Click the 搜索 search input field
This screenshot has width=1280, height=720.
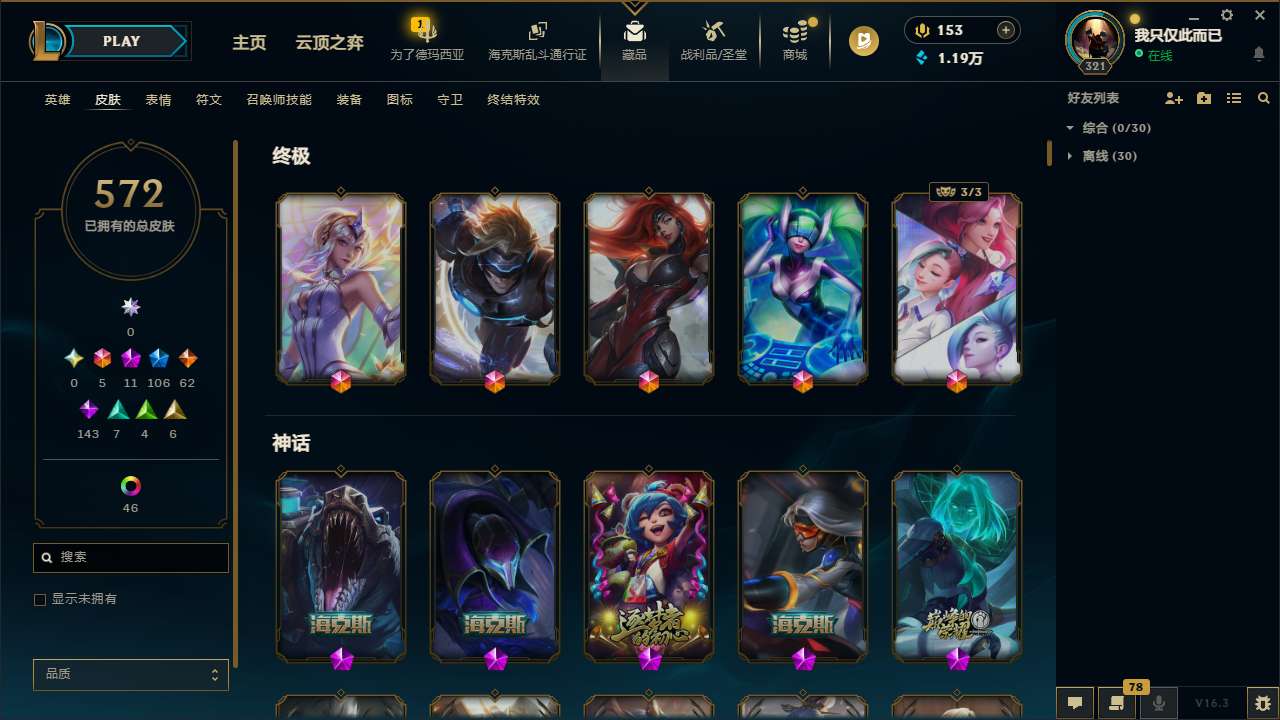point(130,557)
